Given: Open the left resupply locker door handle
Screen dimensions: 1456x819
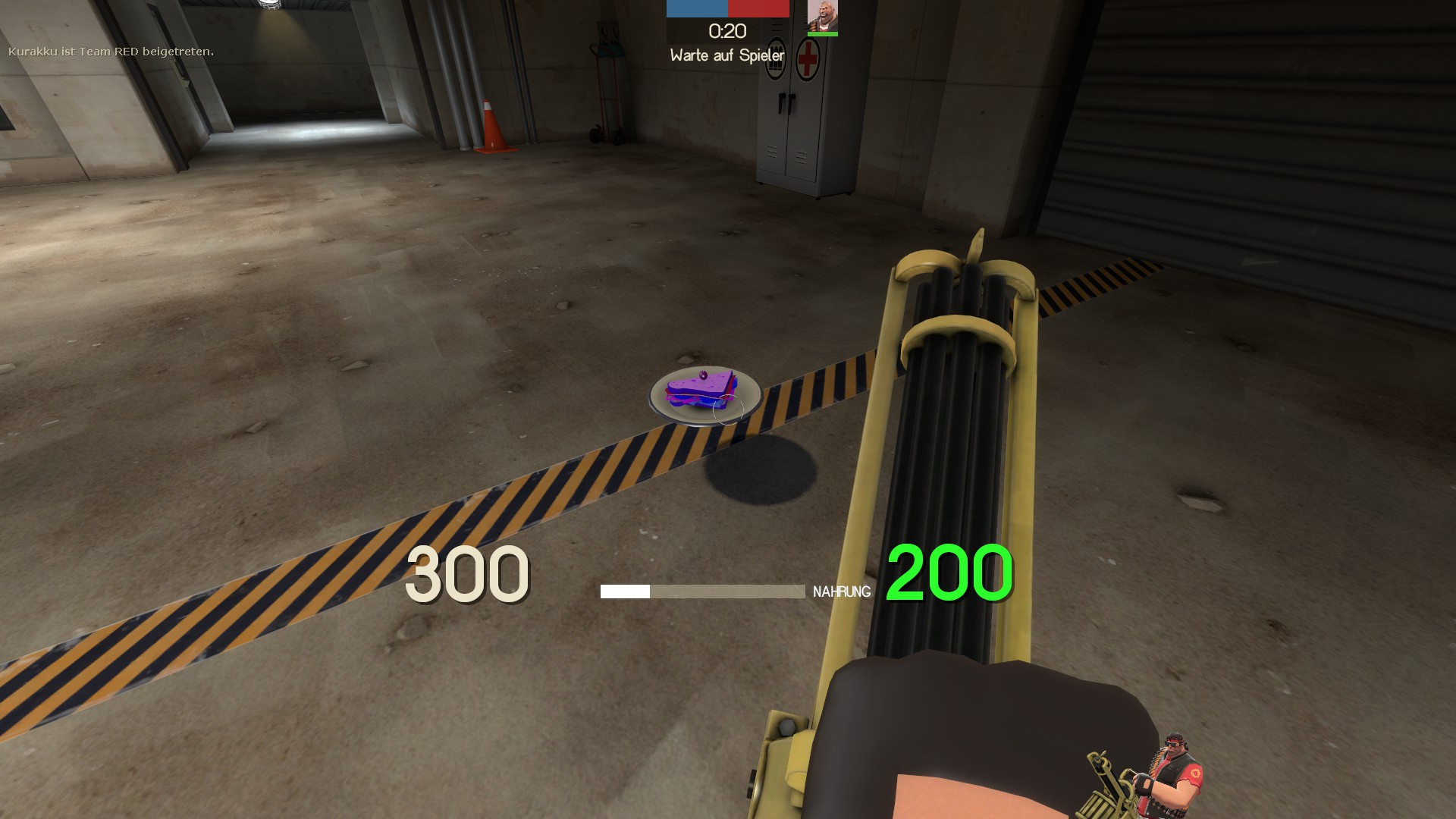Looking at the screenshot, I should 782,102.
